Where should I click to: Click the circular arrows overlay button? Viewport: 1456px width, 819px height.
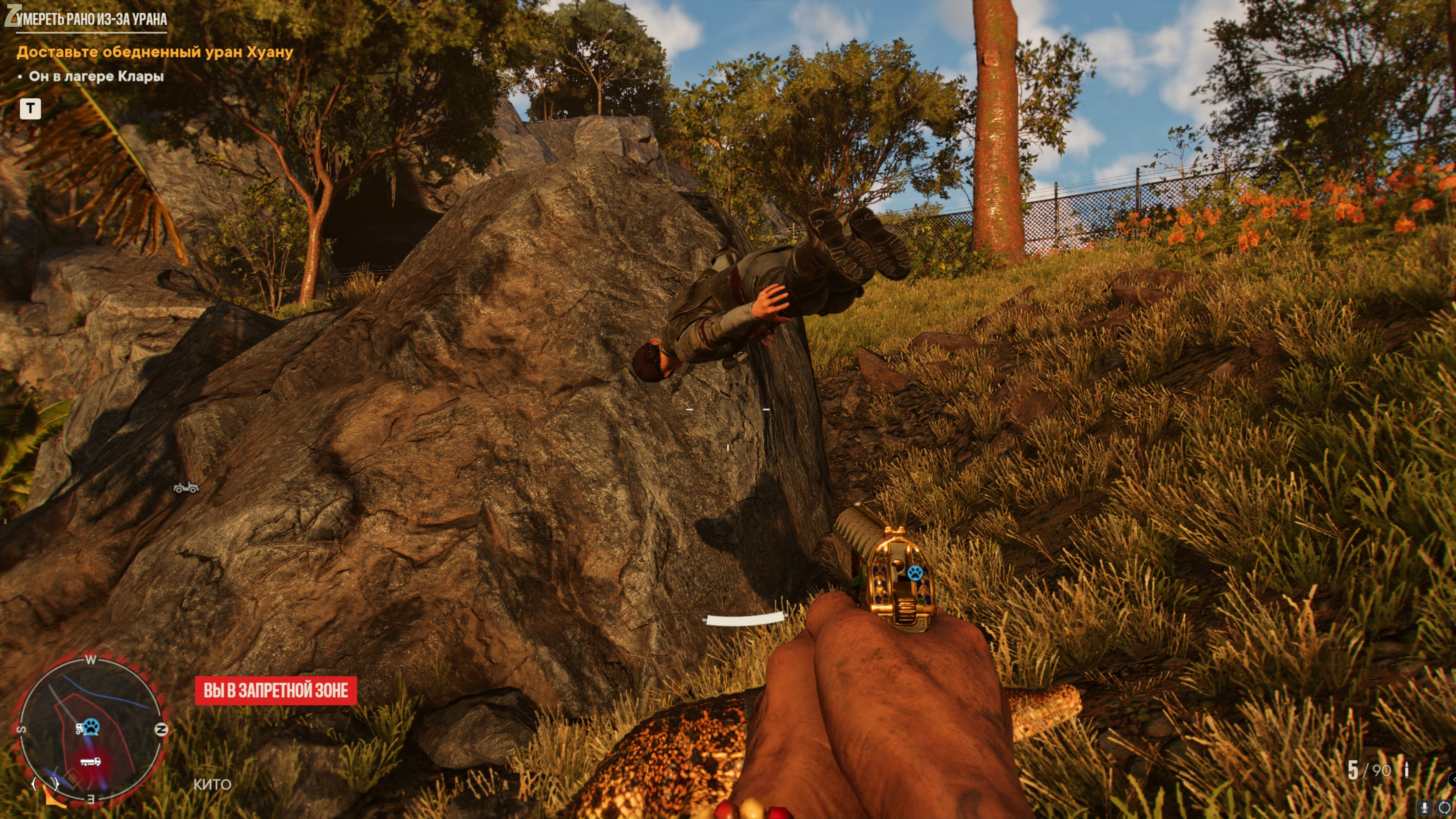point(1444,807)
